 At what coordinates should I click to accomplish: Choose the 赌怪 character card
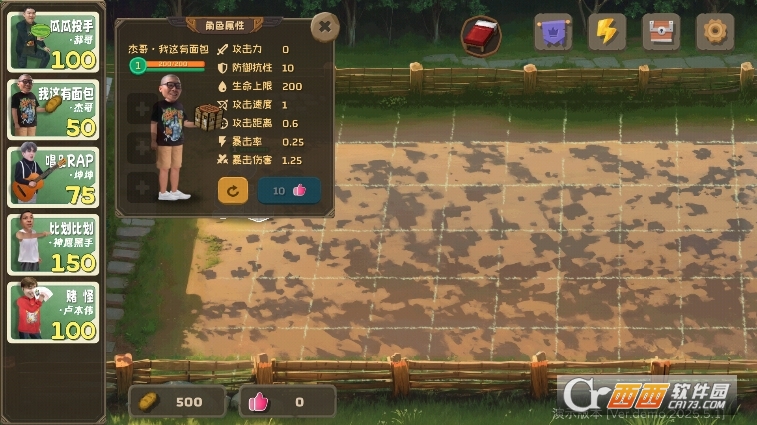point(53,311)
